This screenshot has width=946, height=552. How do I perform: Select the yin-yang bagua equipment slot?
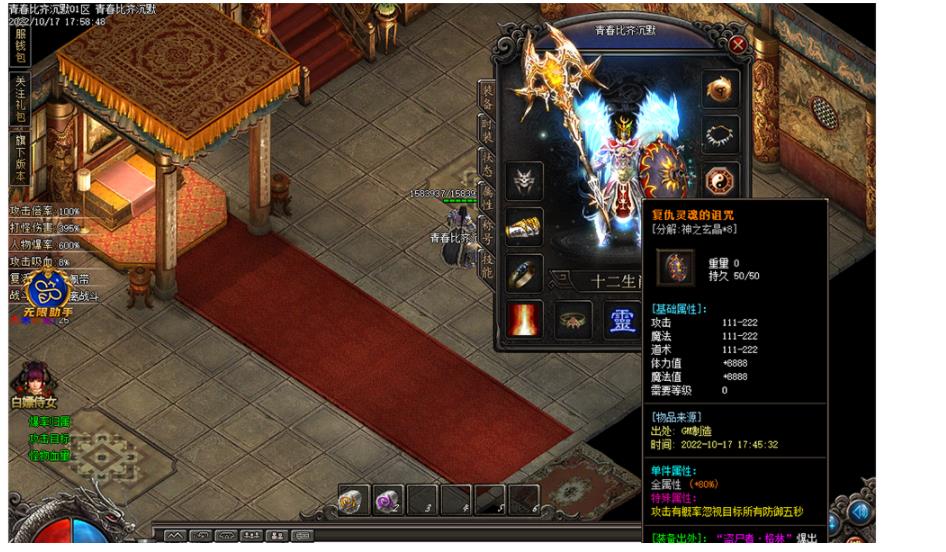pyautogui.click(x=721, y=180)
